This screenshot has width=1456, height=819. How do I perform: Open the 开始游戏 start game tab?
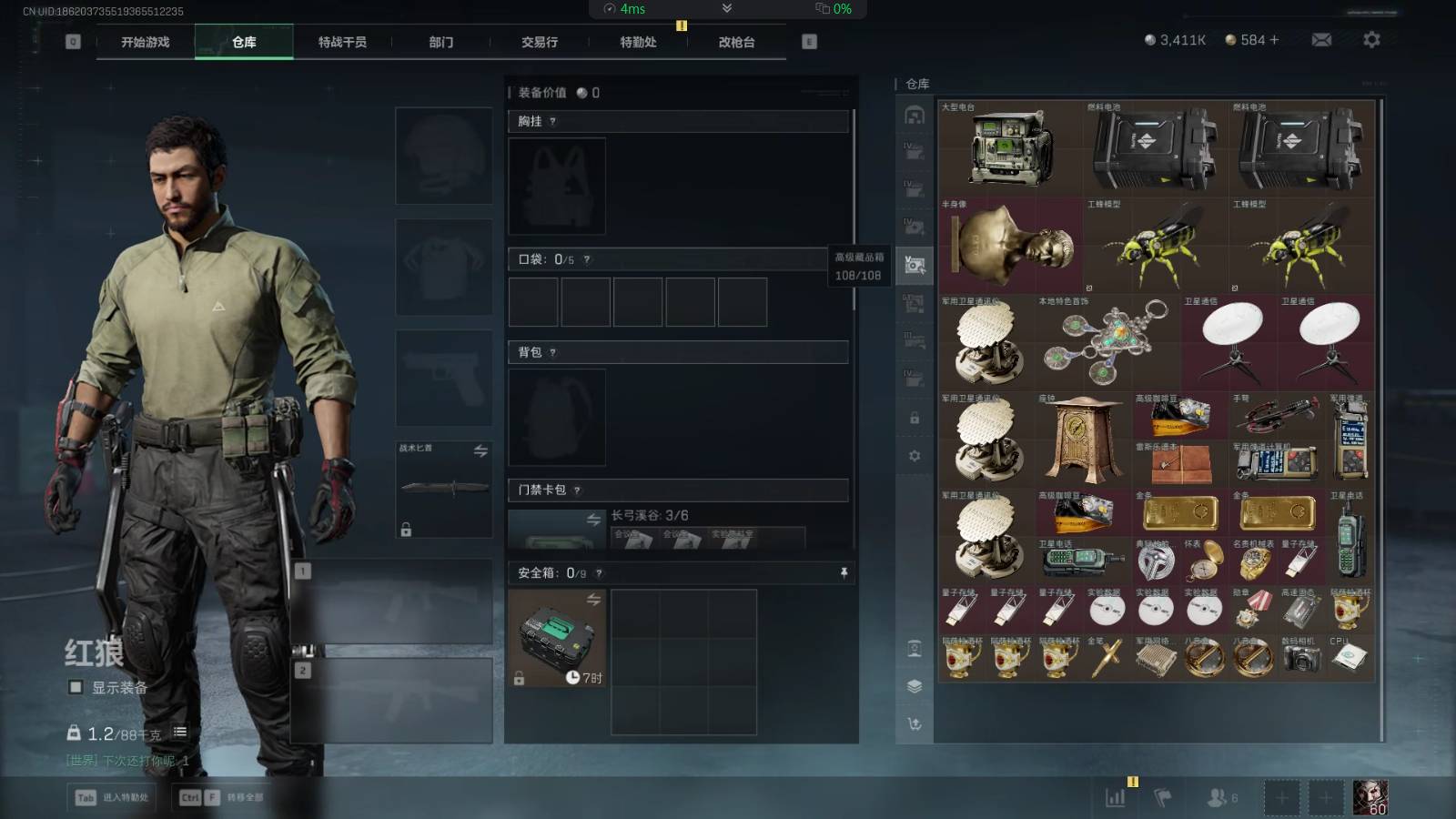(146, 42)
